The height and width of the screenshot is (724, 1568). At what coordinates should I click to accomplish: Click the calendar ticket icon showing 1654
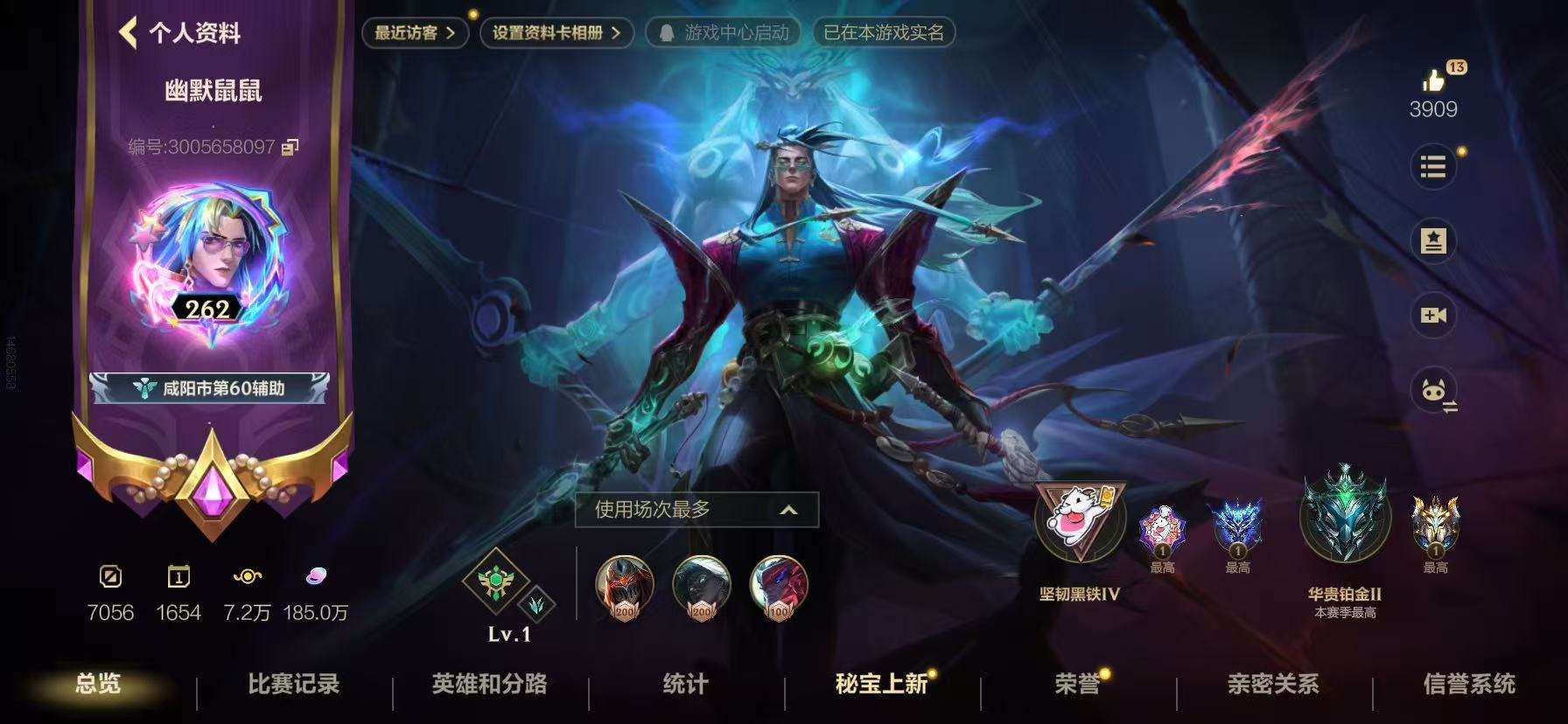tap(181, 575)
